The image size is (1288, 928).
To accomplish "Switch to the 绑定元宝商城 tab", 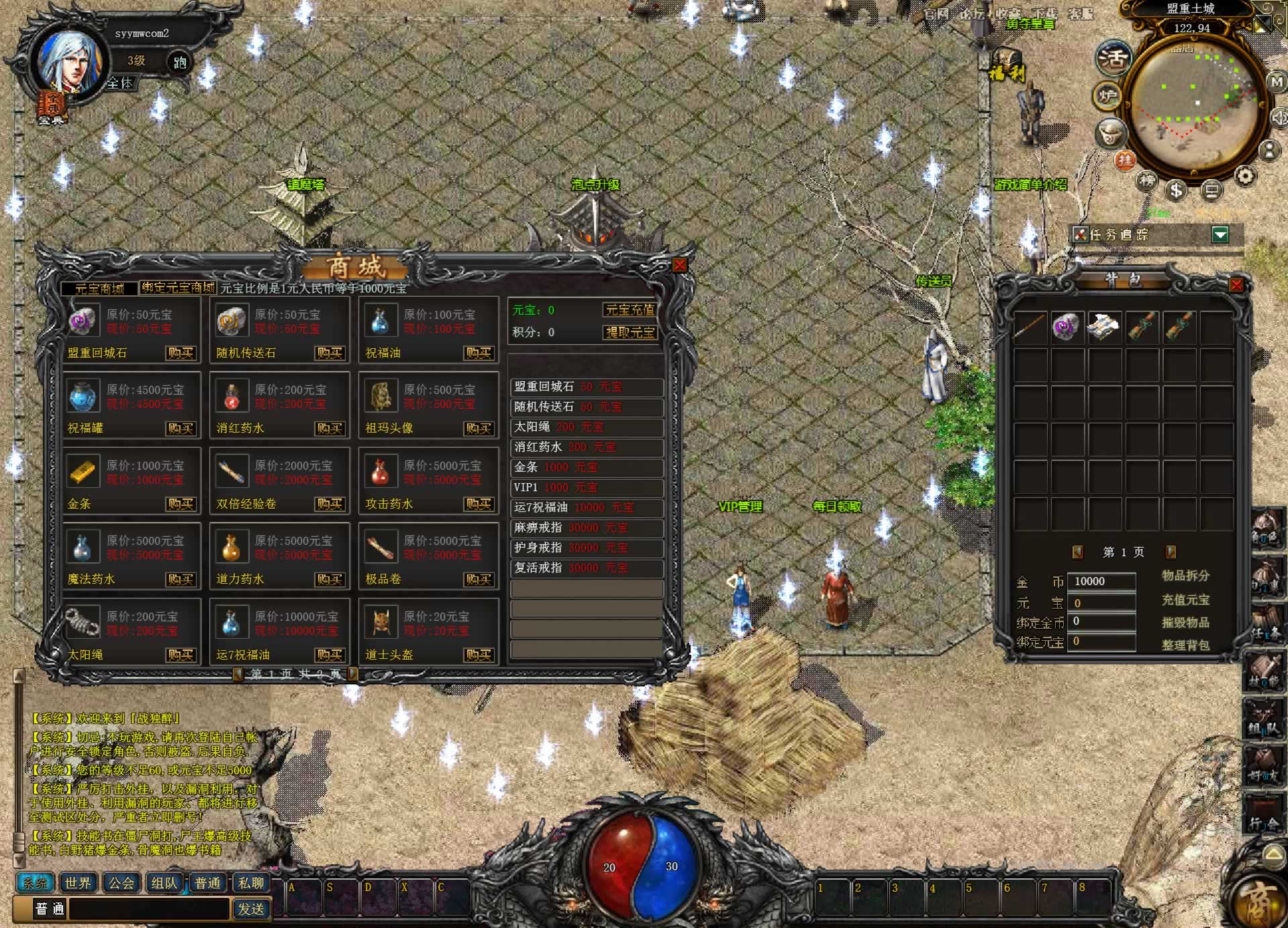I will pos(178,288).
